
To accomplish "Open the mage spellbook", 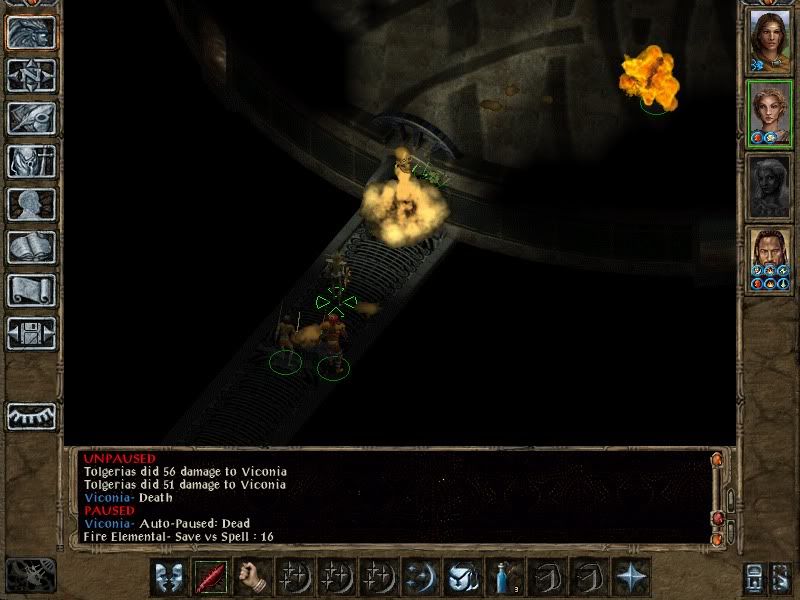I will click(x=31, y=247).
